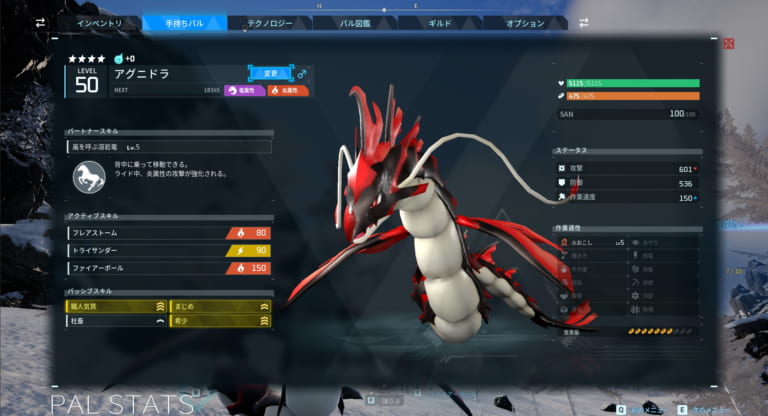This screenshot has width=768, height=416.
Task: Open the インベントリ tab
Action: (x=100, y=23)
